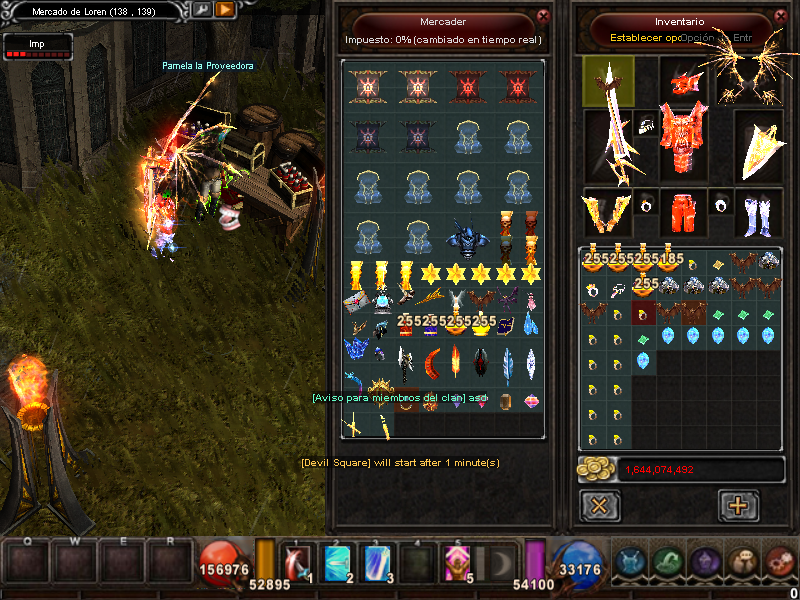800x600 pixels.
Task: Select the equipped golden gloves slot
Action: coord(607,211)
